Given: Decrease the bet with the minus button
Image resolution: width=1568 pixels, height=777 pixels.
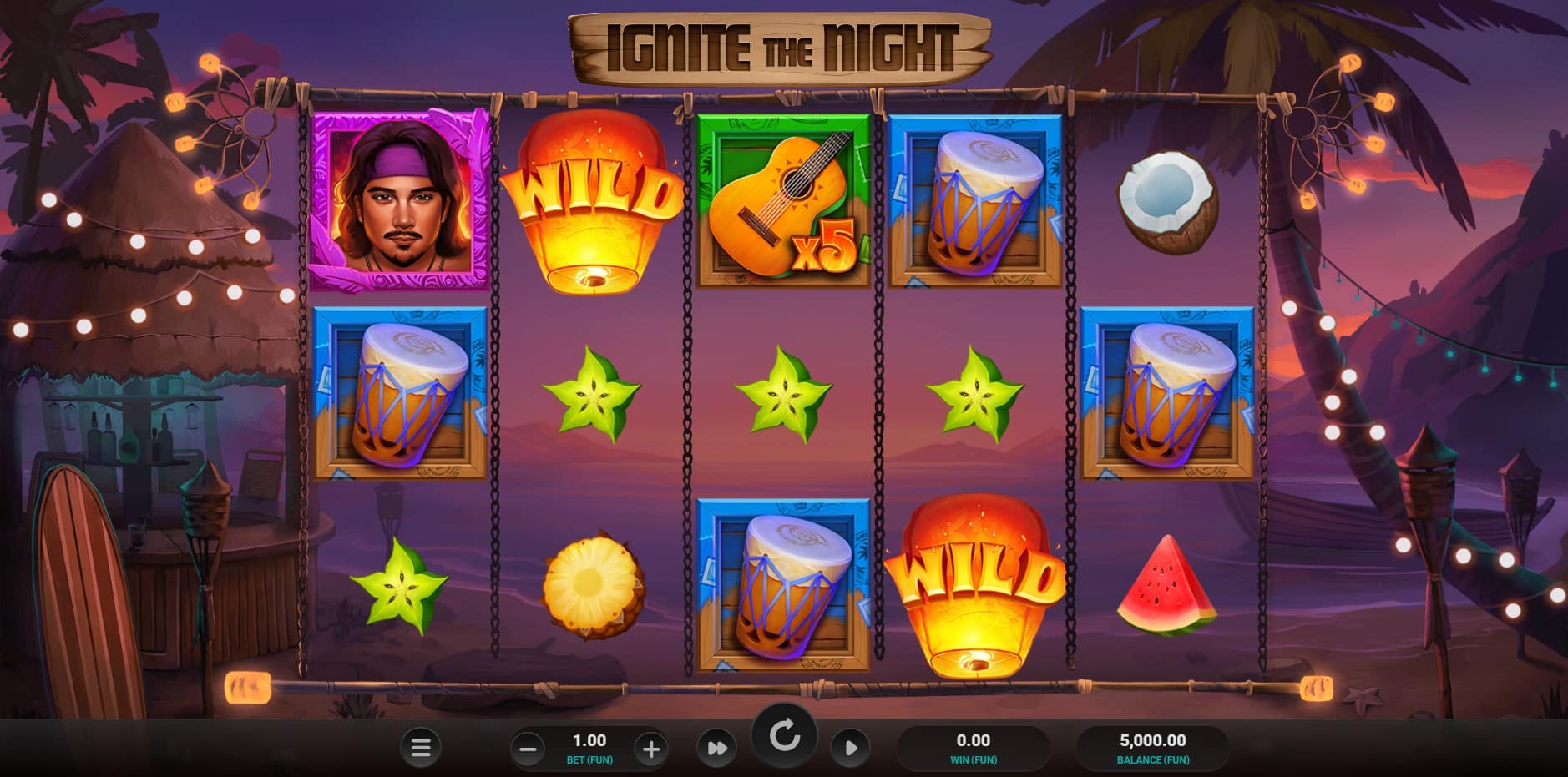Looking at the screenshot, I should 528,749.
